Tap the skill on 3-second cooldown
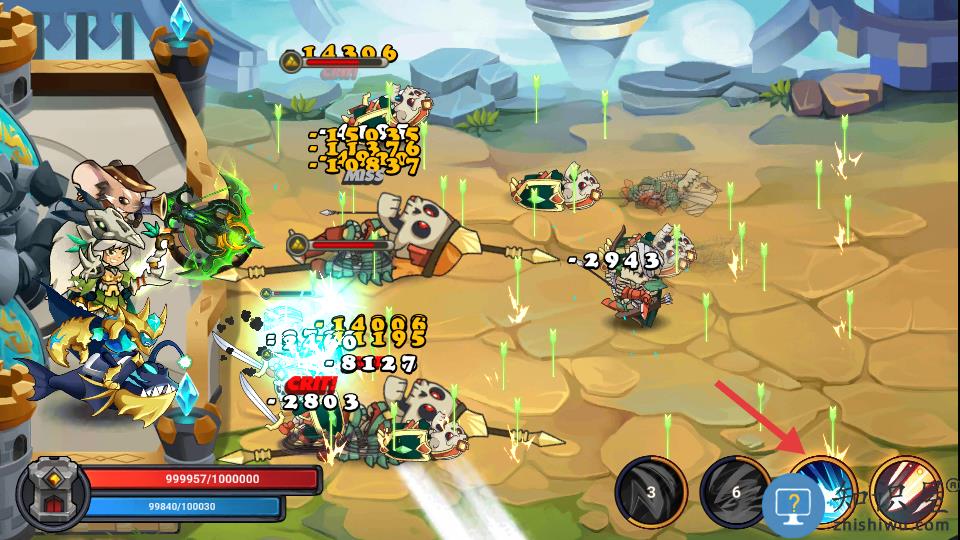 click(650, 492)
